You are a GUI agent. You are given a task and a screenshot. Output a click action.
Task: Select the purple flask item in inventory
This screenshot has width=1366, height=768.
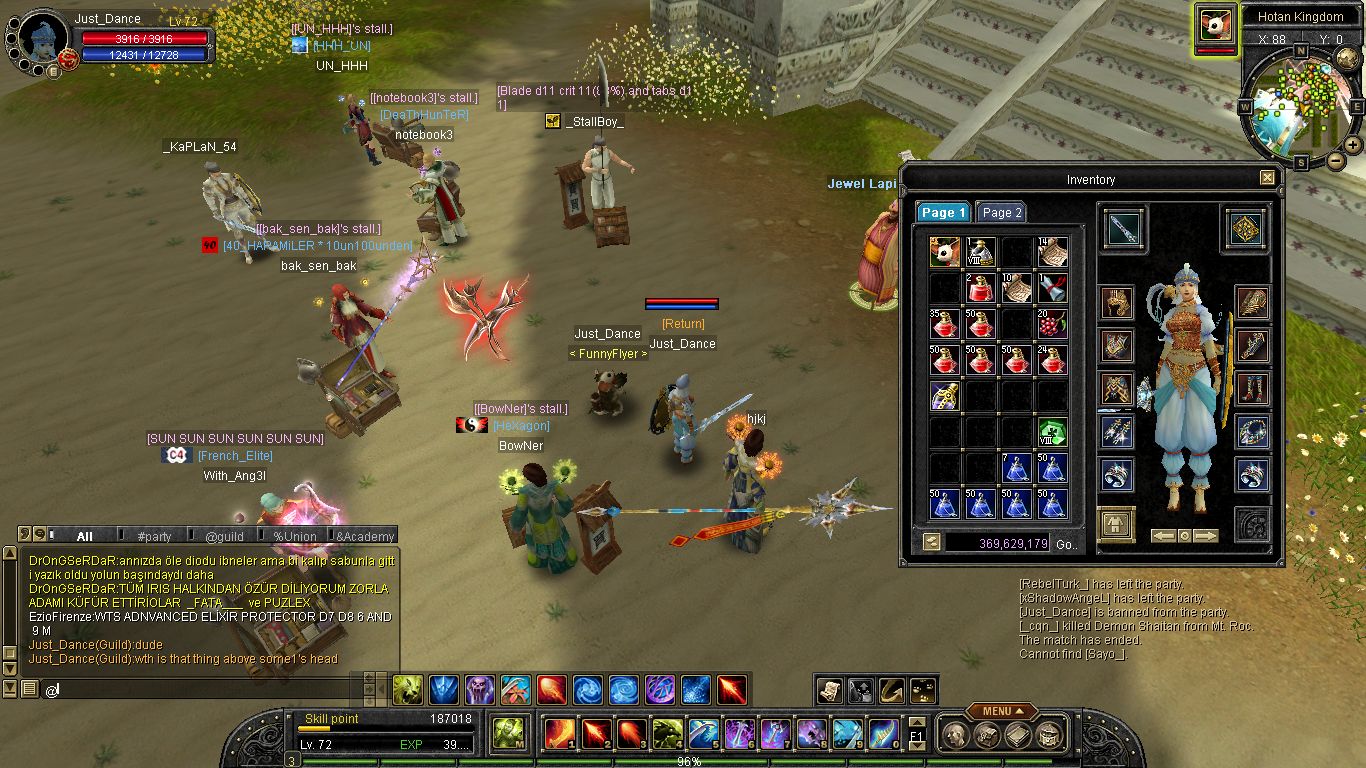point(945,396)
